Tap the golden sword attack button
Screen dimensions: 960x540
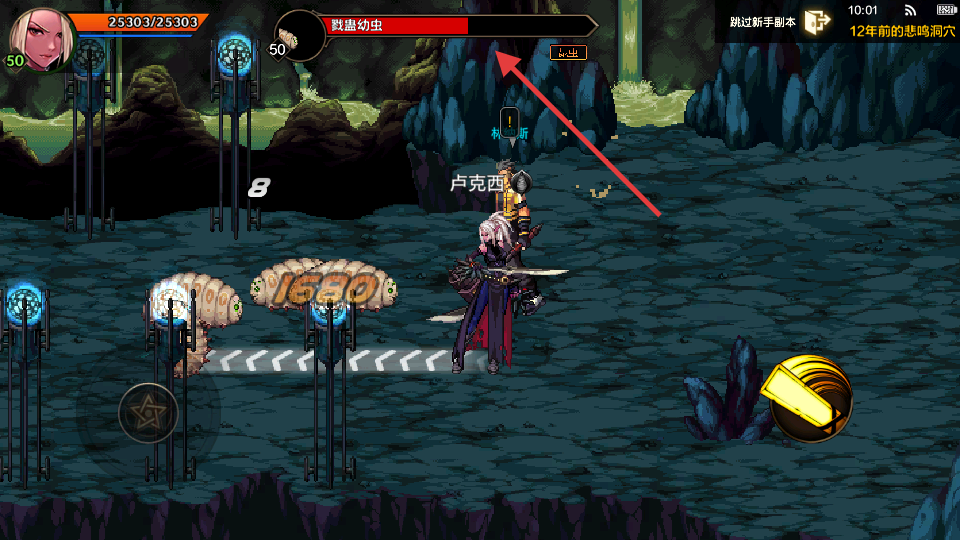coord(810,398)
